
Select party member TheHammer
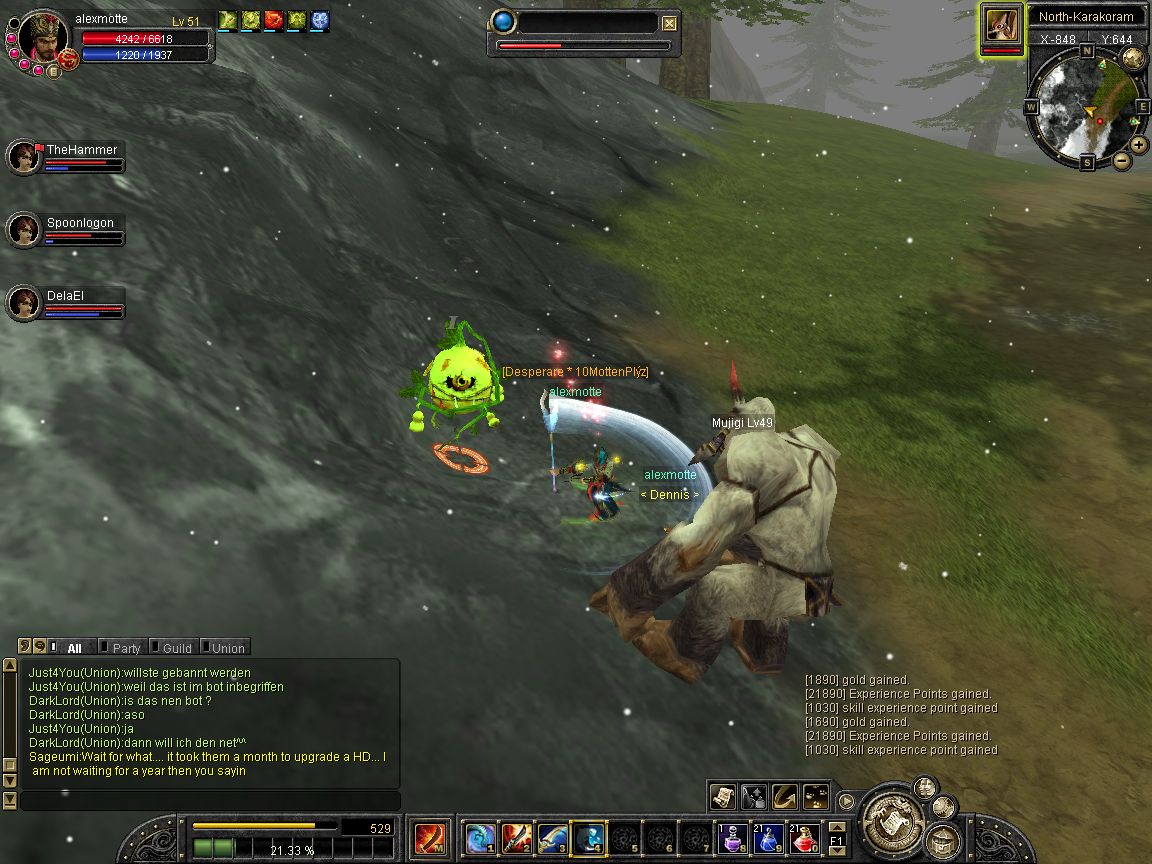point(24,157)
